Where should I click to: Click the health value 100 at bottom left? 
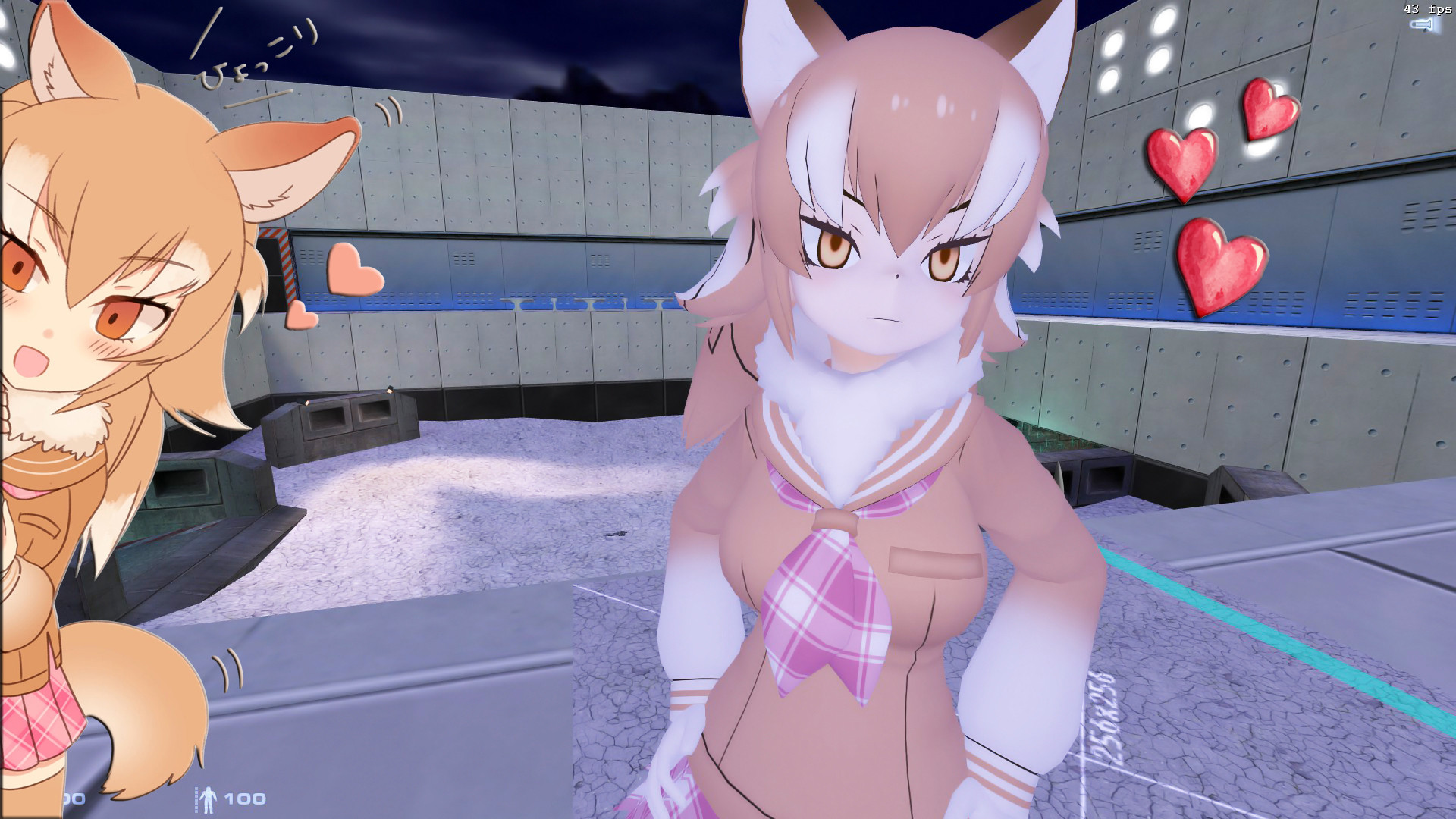point(72,798)
